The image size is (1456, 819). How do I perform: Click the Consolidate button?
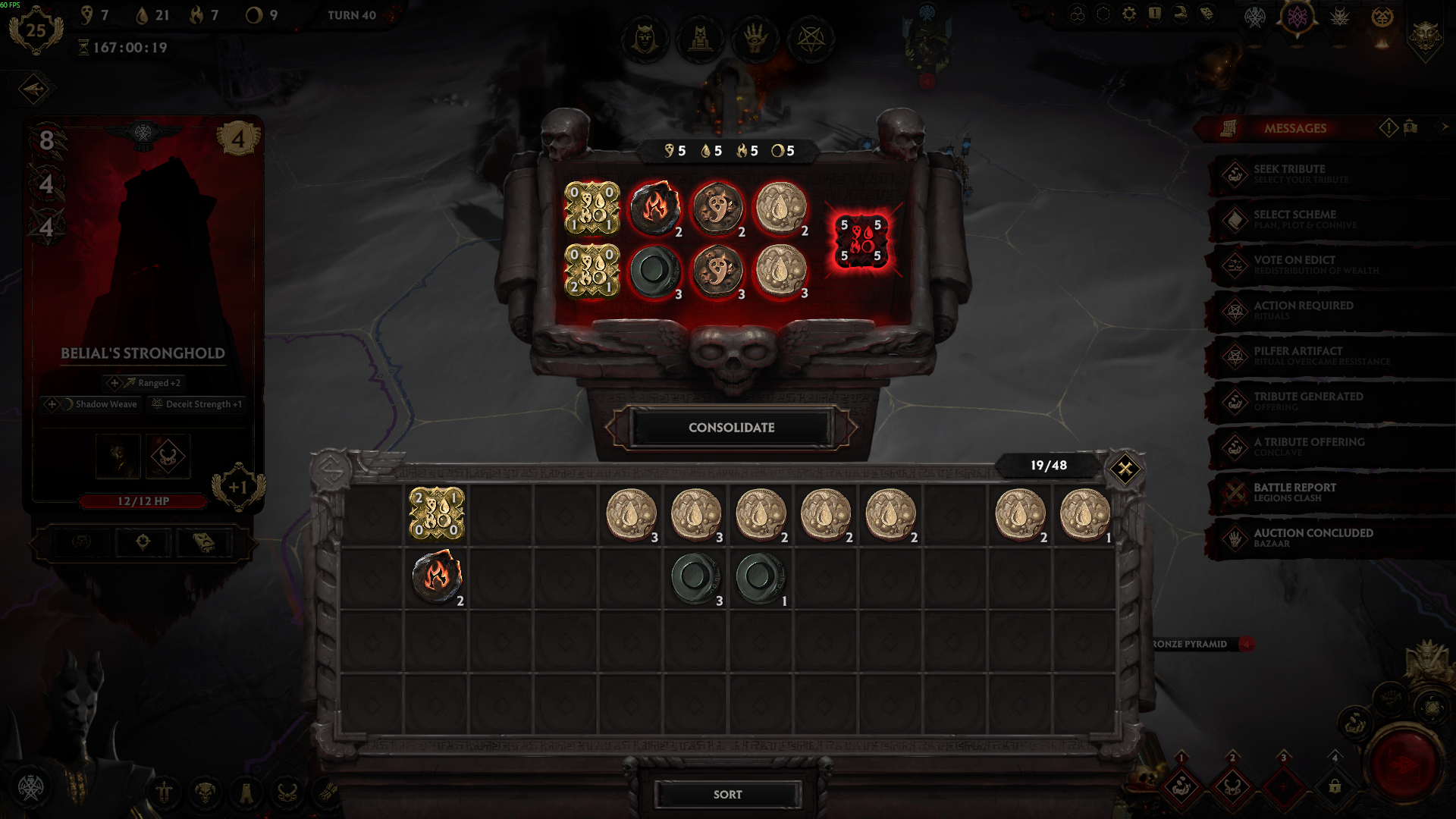point(731,428)
